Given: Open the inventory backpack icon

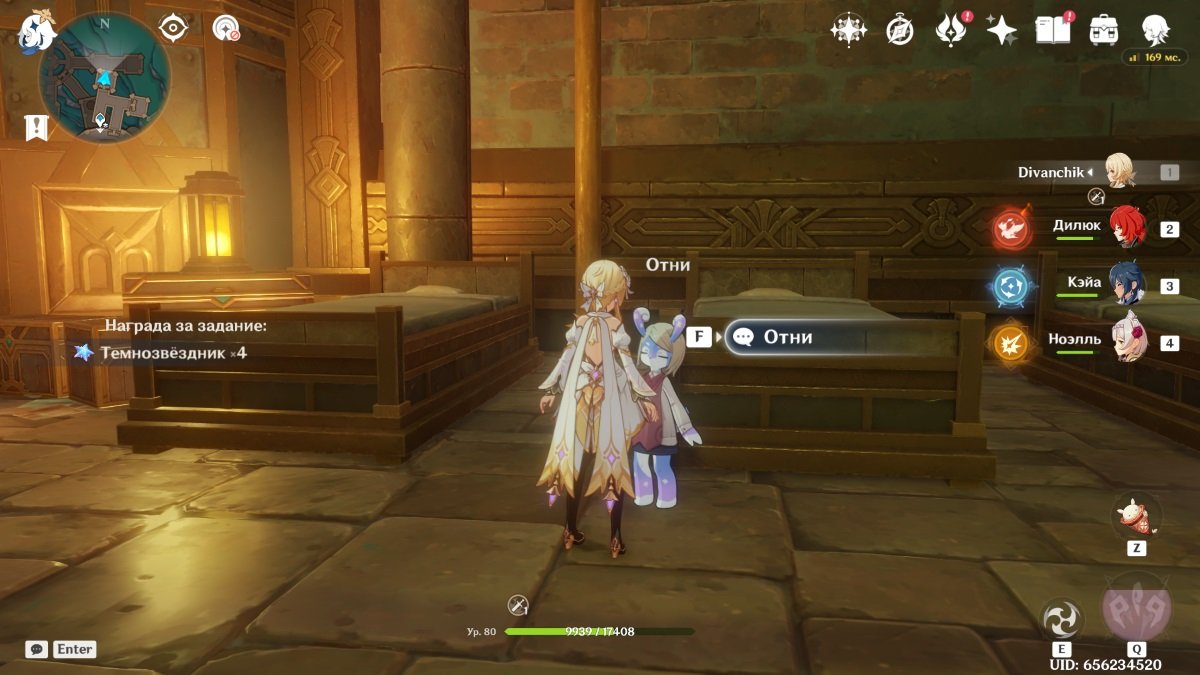Looking at the screenshot, I should [1104, 30].
